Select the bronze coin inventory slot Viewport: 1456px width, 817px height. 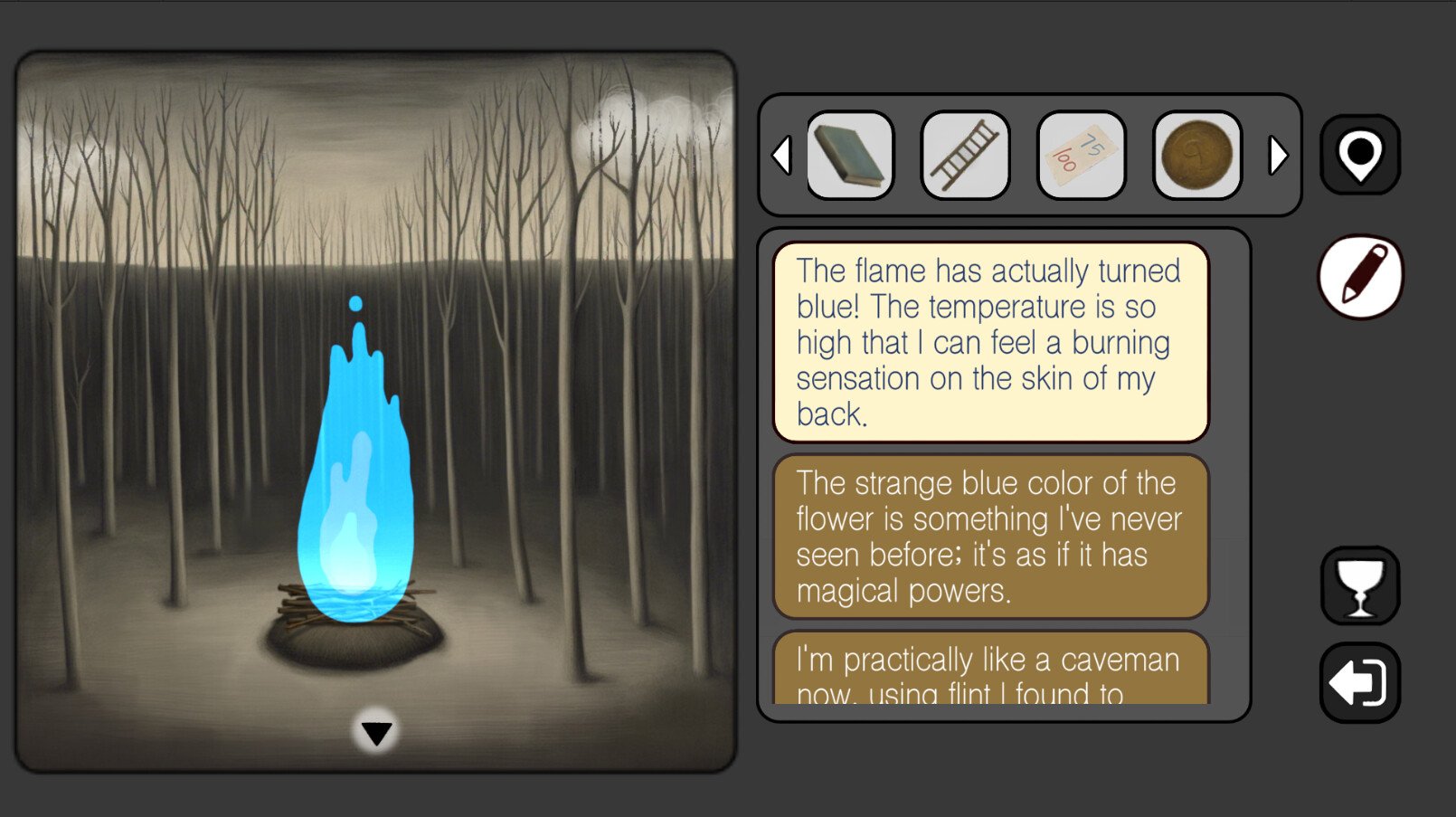pyautogui.click(x=1197, y=155)
